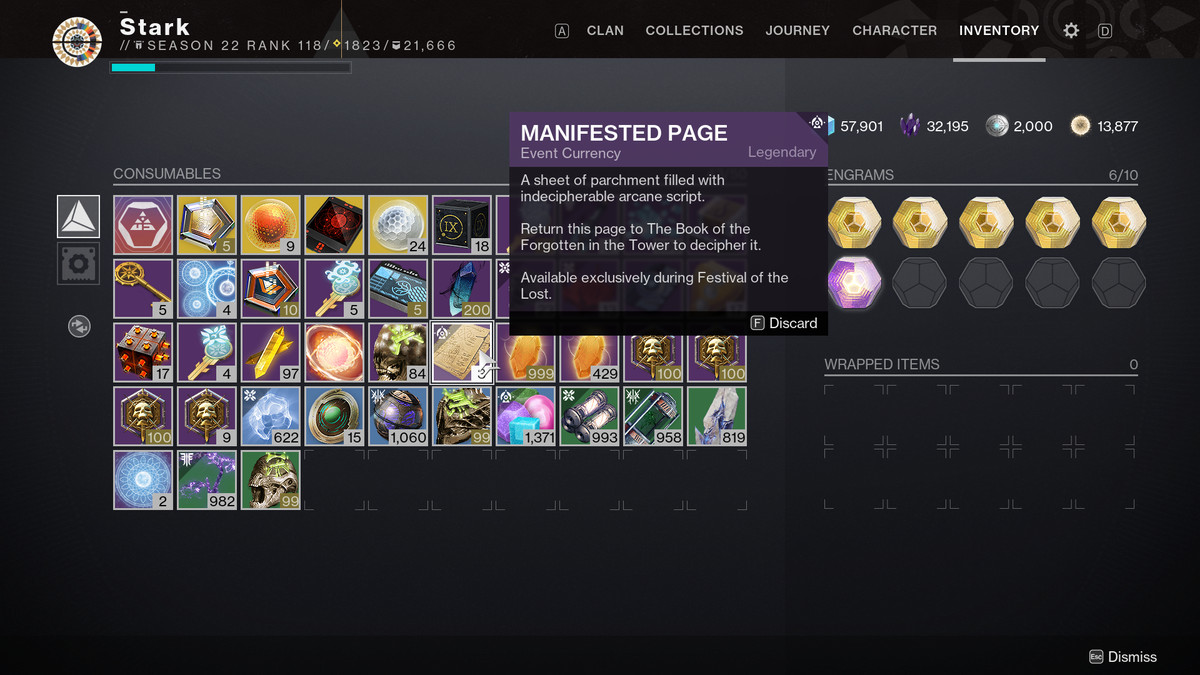Switch to the mods gear category icon
The image size is (1200, 675).
(x=78, y=264)
